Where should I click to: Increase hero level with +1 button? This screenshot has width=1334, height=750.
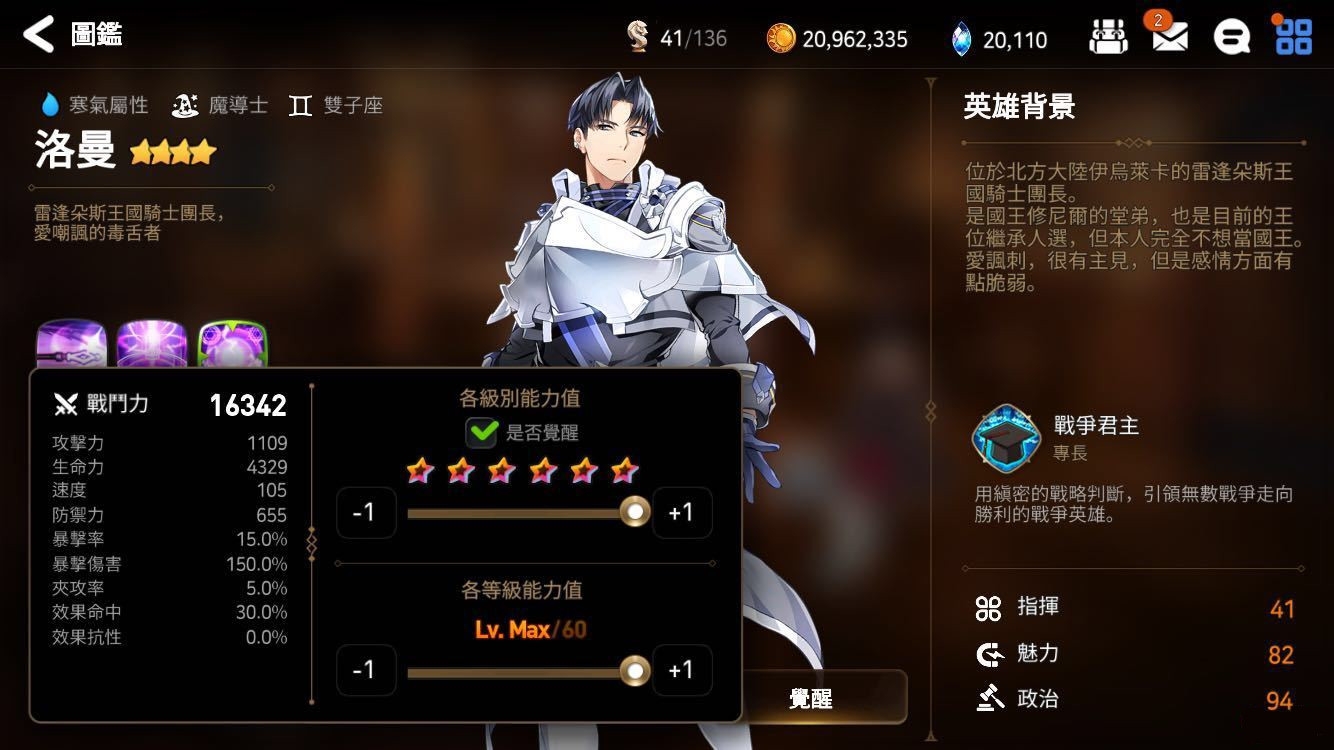[x=681, y=670]
